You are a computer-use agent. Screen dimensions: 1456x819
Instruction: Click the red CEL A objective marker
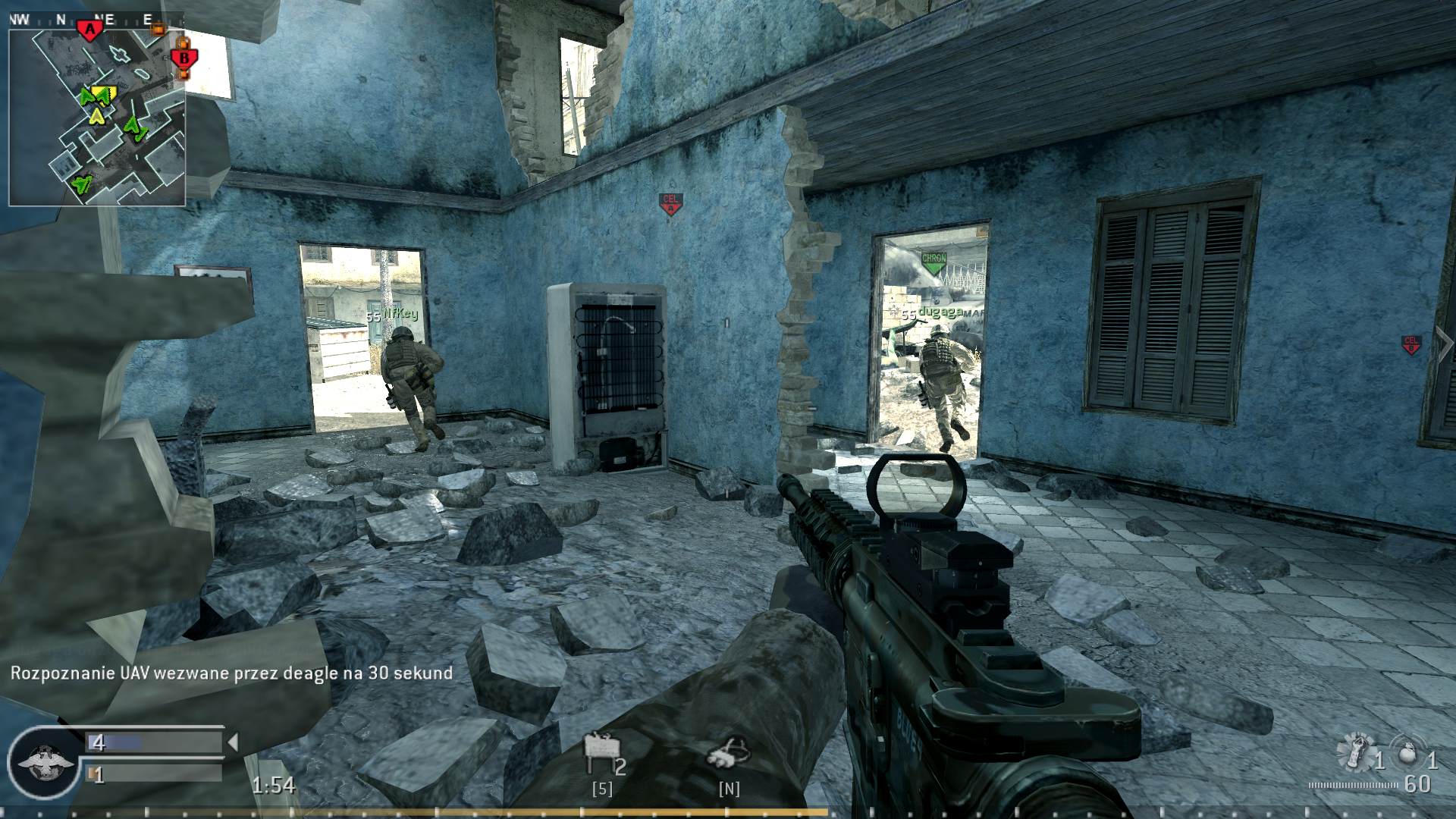tap(670, 202)
